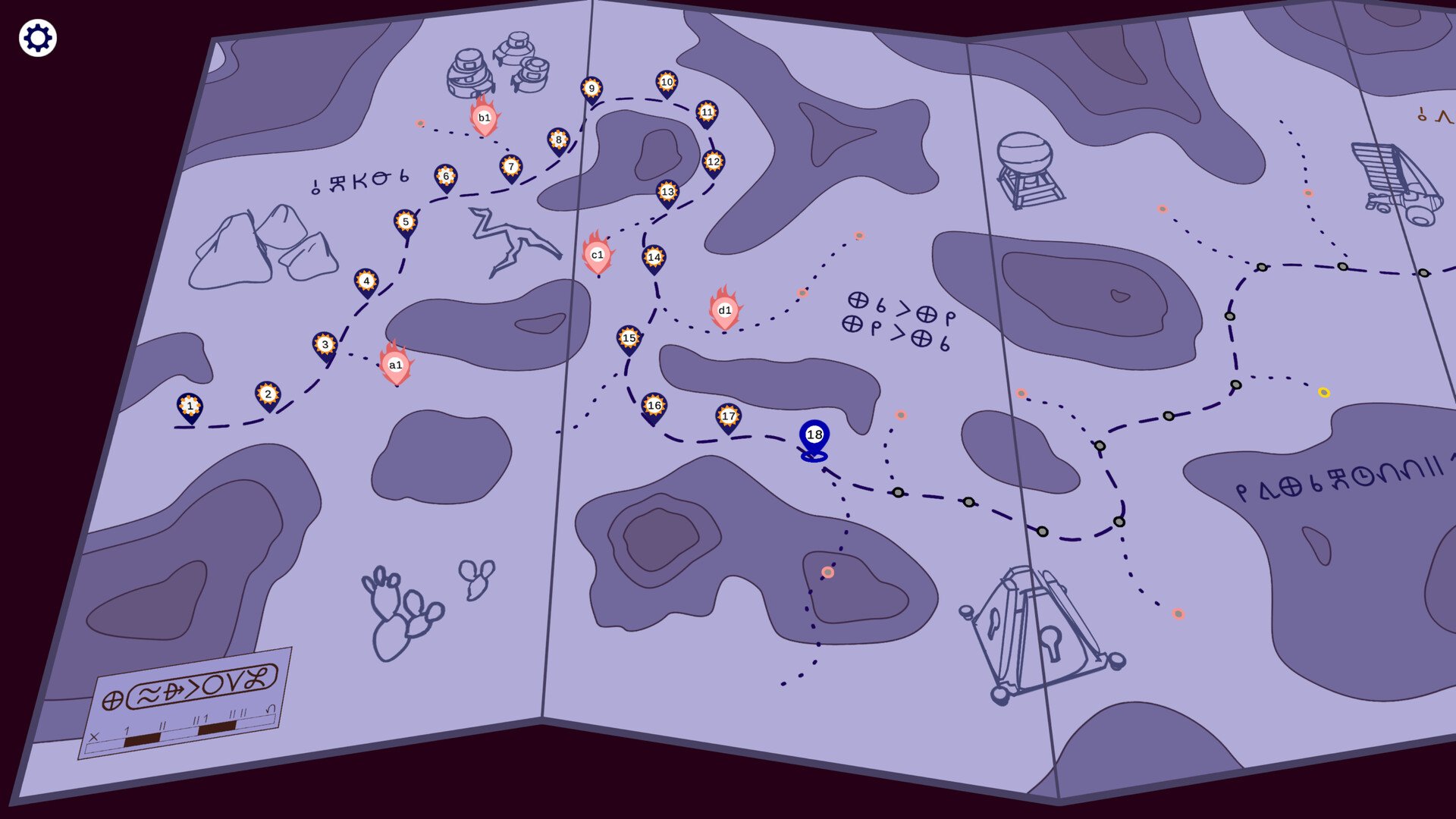The width and height of the screenshot is (1456, 819).
Task: Click the flaming campfire marker b1
Action: 484,119
